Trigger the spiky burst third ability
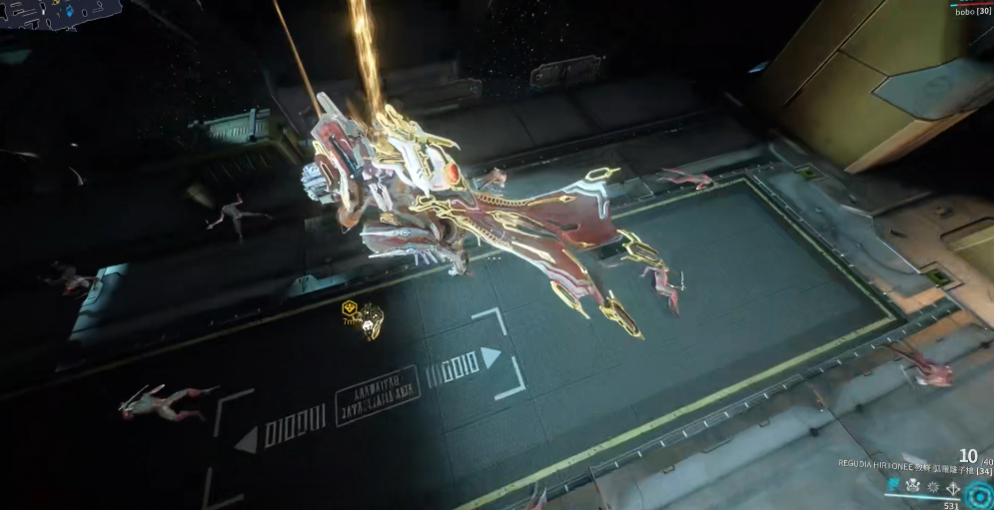This screenshot has width=994, height=510. pos(933,486)
